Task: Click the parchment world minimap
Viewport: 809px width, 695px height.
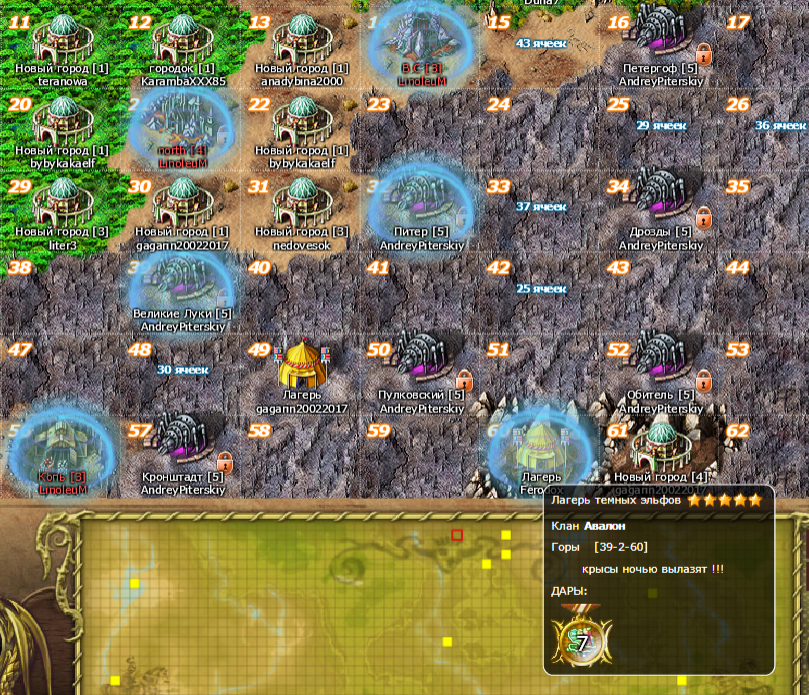Action: [x=300, y=600]
